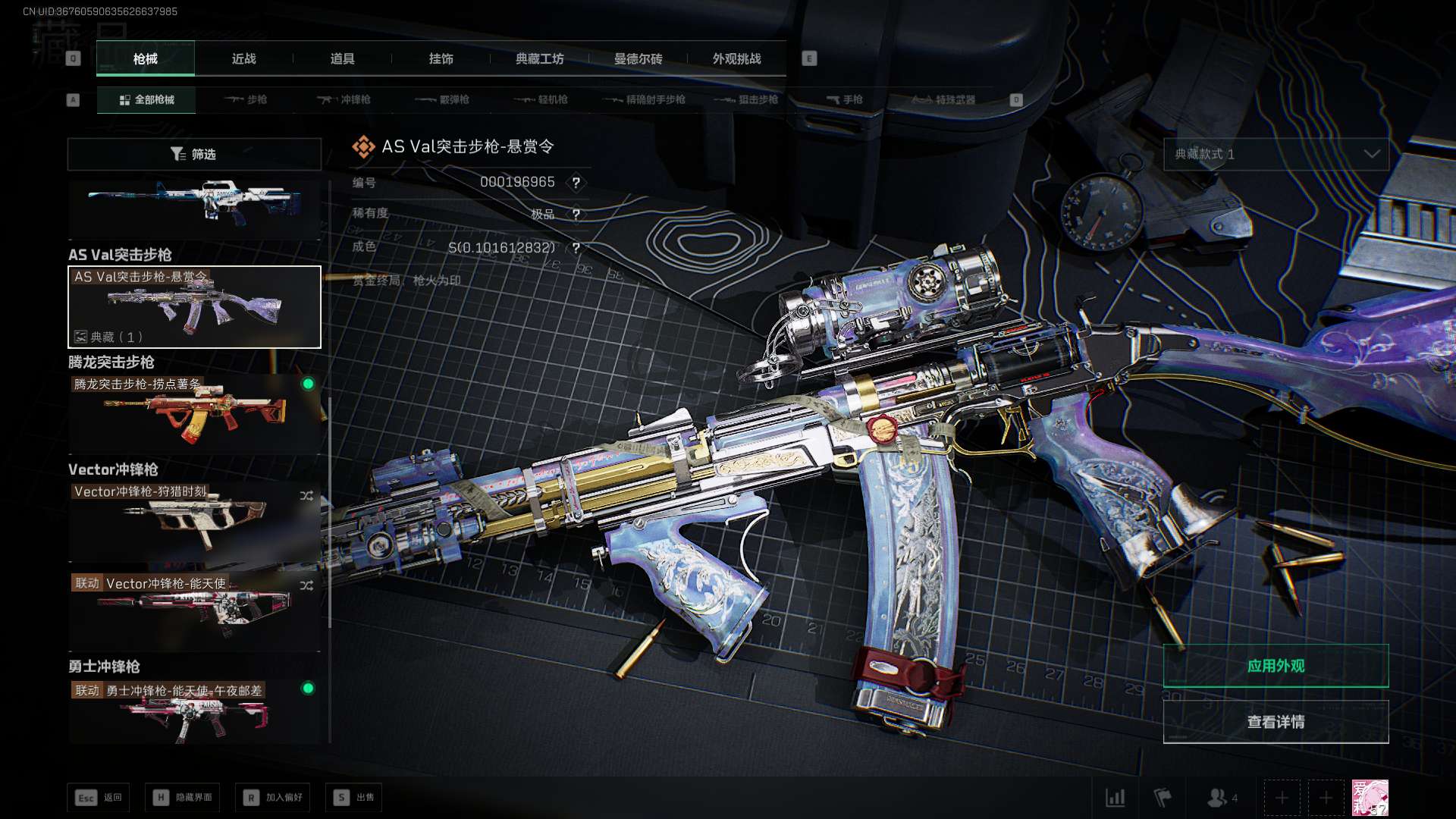The width and height of the screenshot is (1456, 819).
Task: Filter the list to 手枪 pistols
Action: coord(845,99)
